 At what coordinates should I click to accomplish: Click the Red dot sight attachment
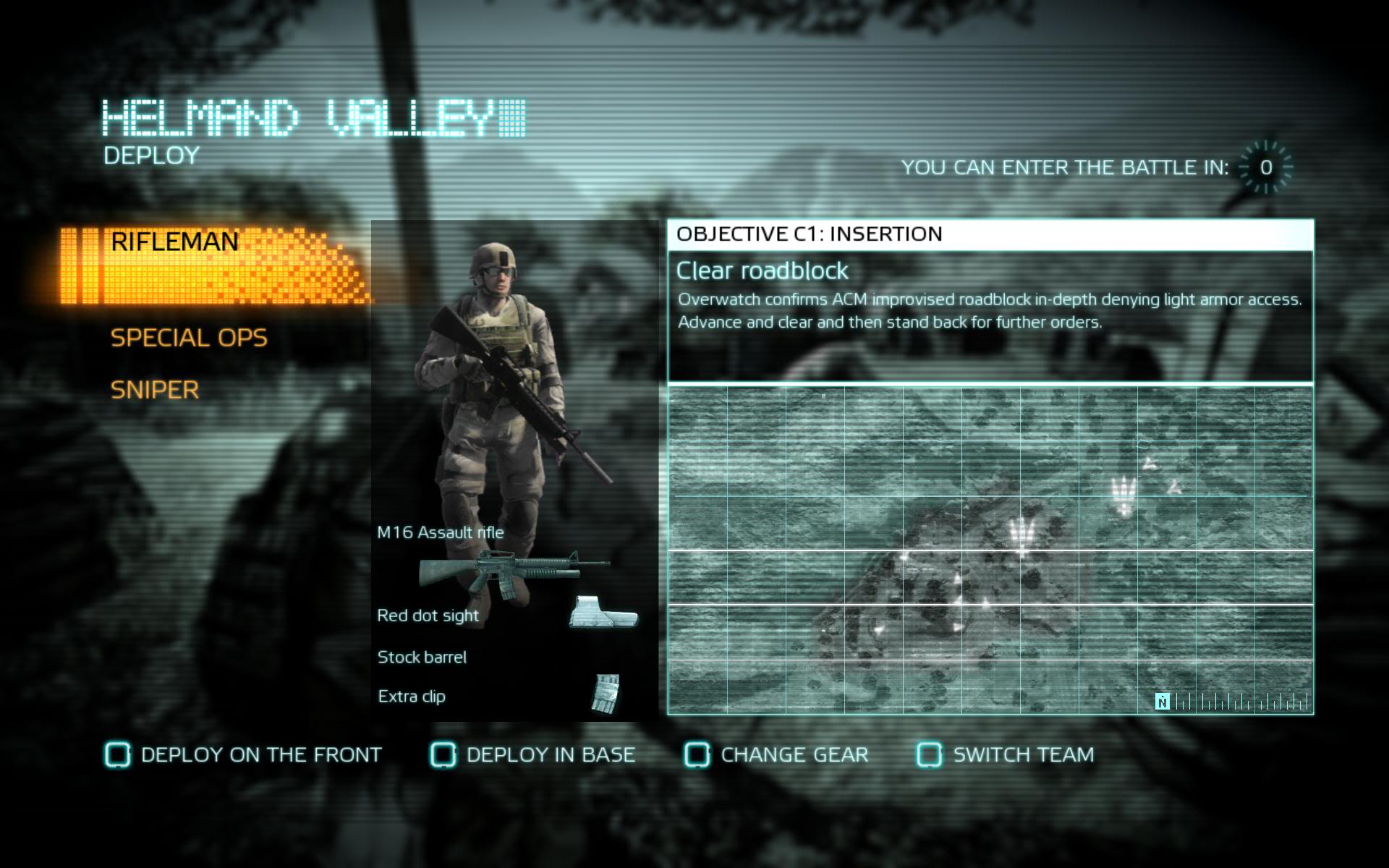[428, 616]
